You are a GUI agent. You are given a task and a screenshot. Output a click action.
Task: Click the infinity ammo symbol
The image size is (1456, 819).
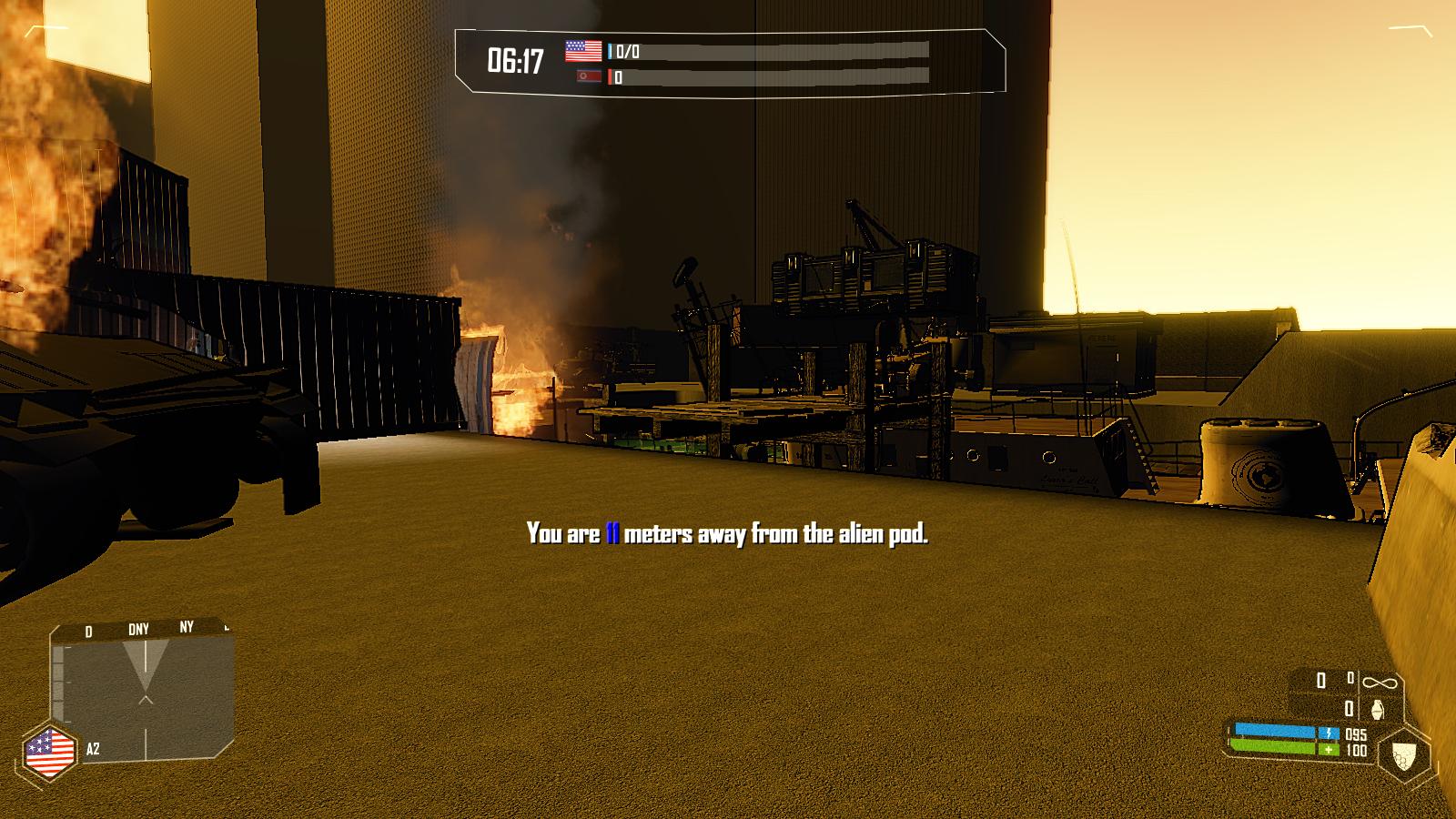tap(1378, 681)
